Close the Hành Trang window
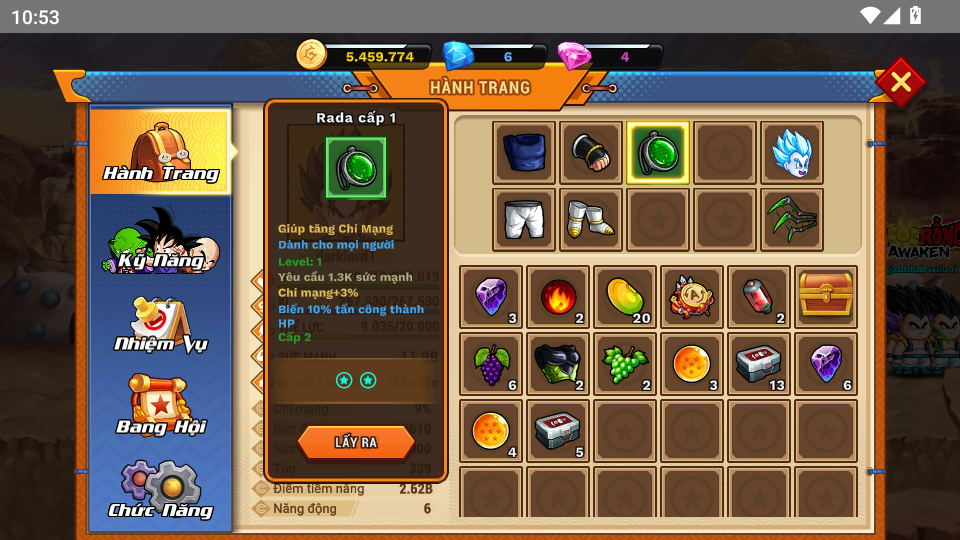Screen dimensions: 960x540 tap(900, 82)
